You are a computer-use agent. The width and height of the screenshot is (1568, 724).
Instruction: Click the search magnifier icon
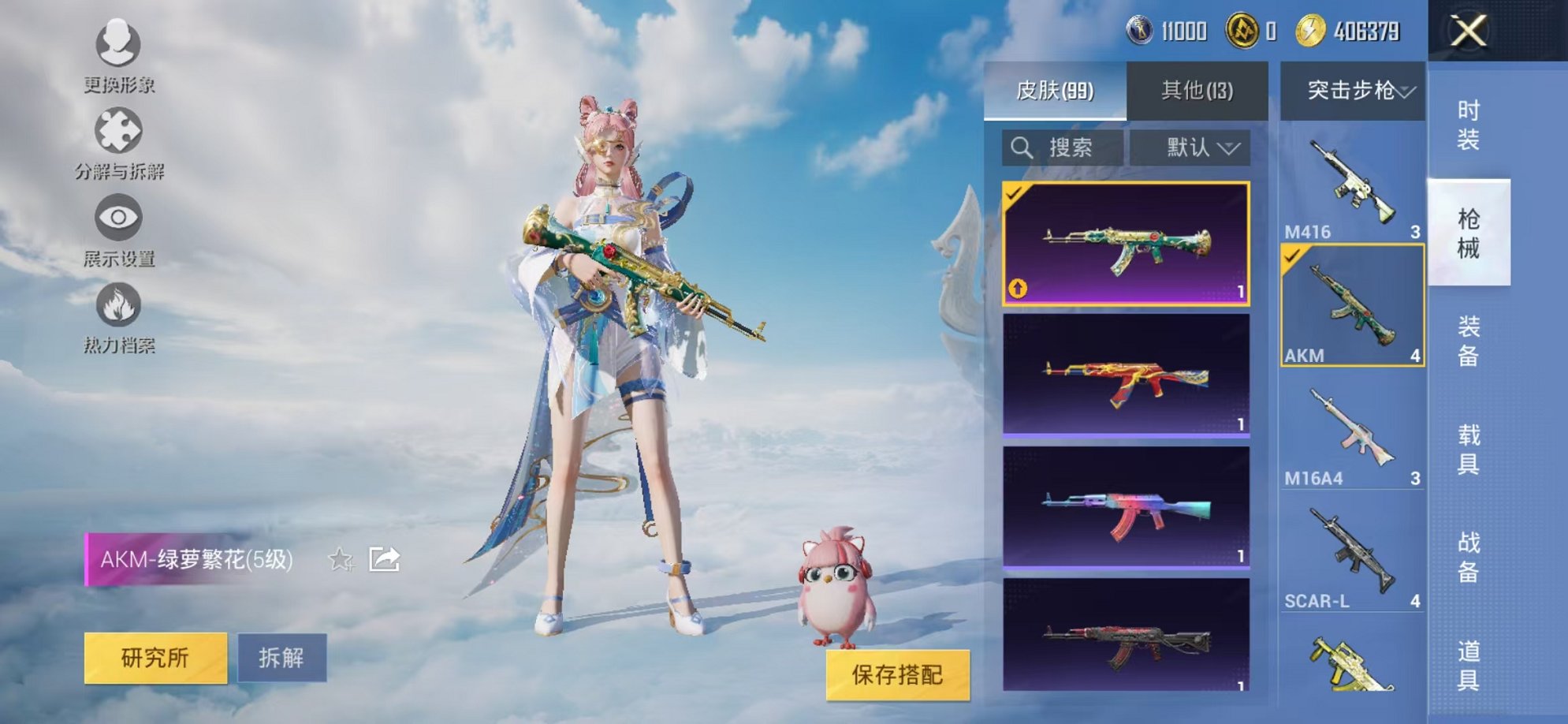[1022, 147]
